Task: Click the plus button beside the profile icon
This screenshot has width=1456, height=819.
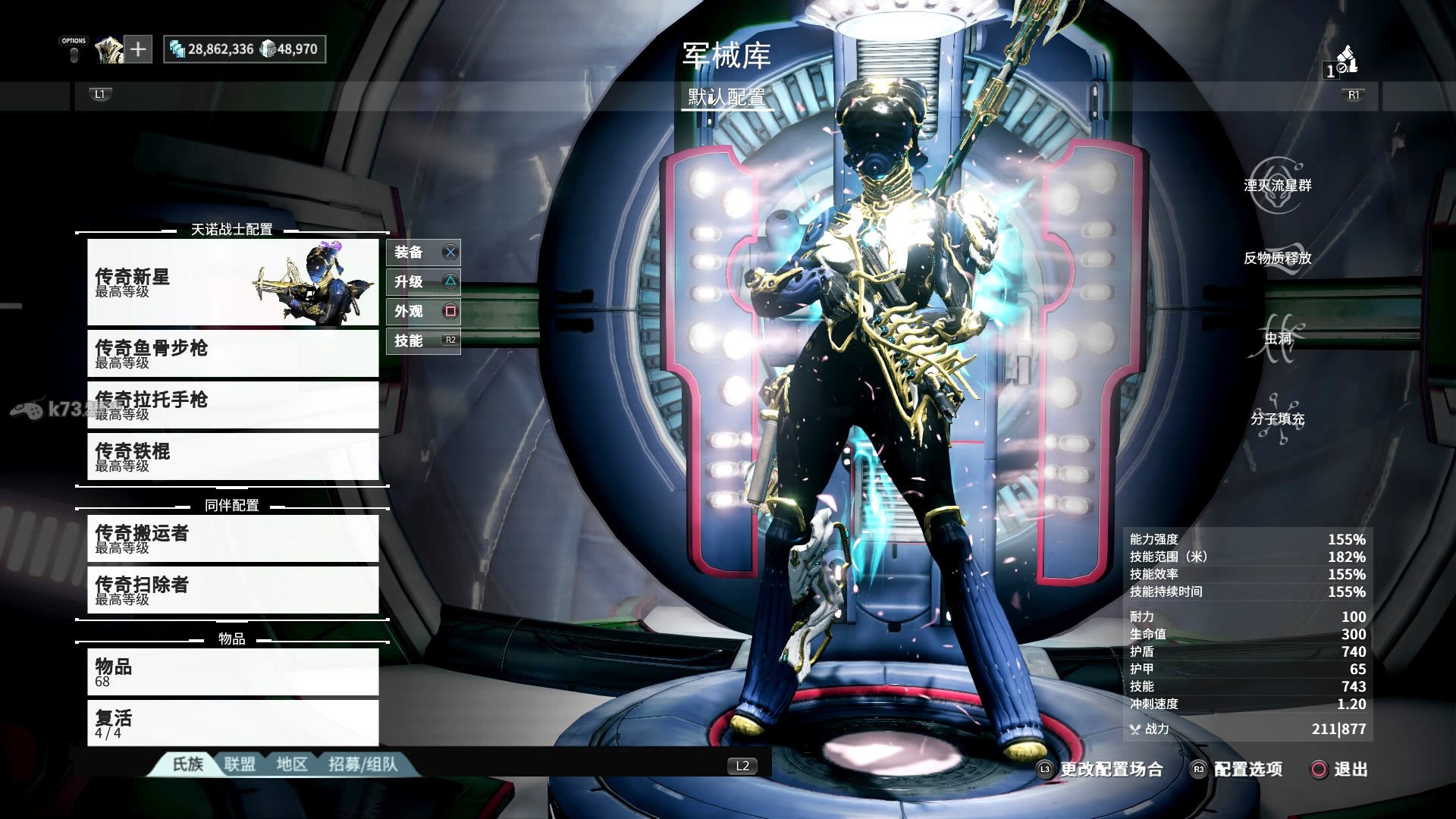Action: tap(138, 49)
